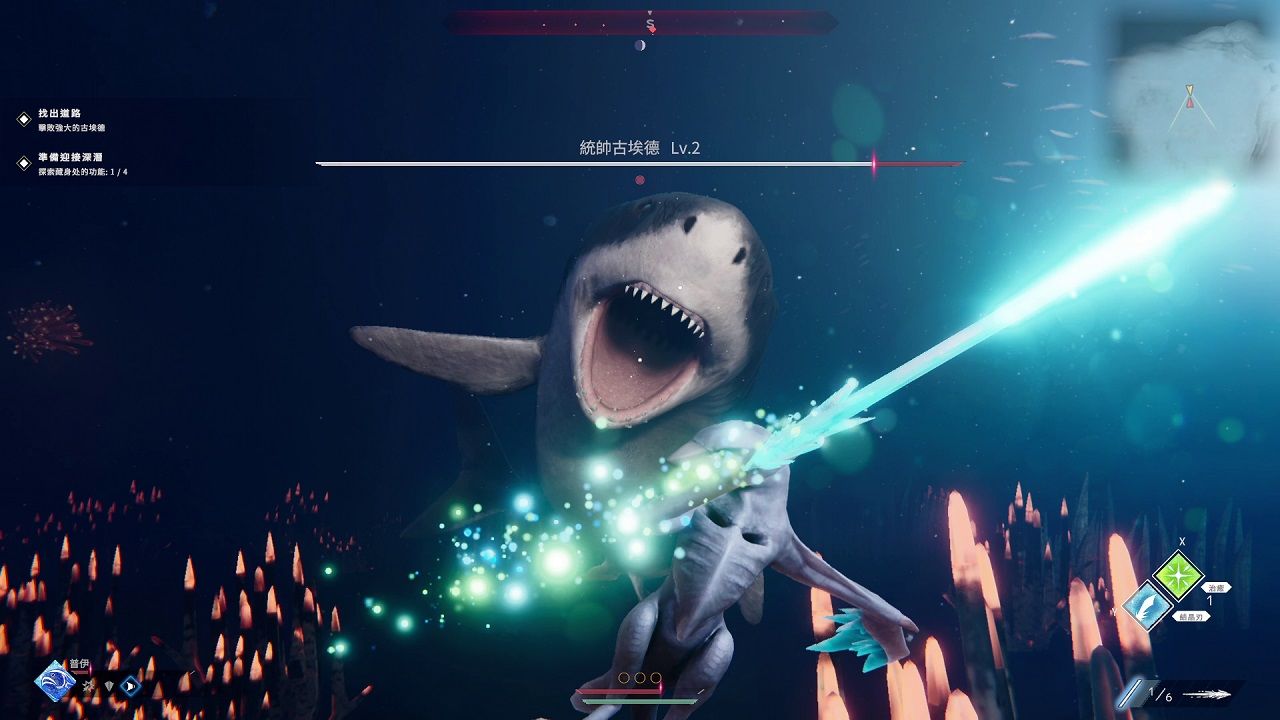The height and width of the screenshot is (720, 1280).
Task: Click the blue-framed companion skill icon
Action: coord(129,686)
